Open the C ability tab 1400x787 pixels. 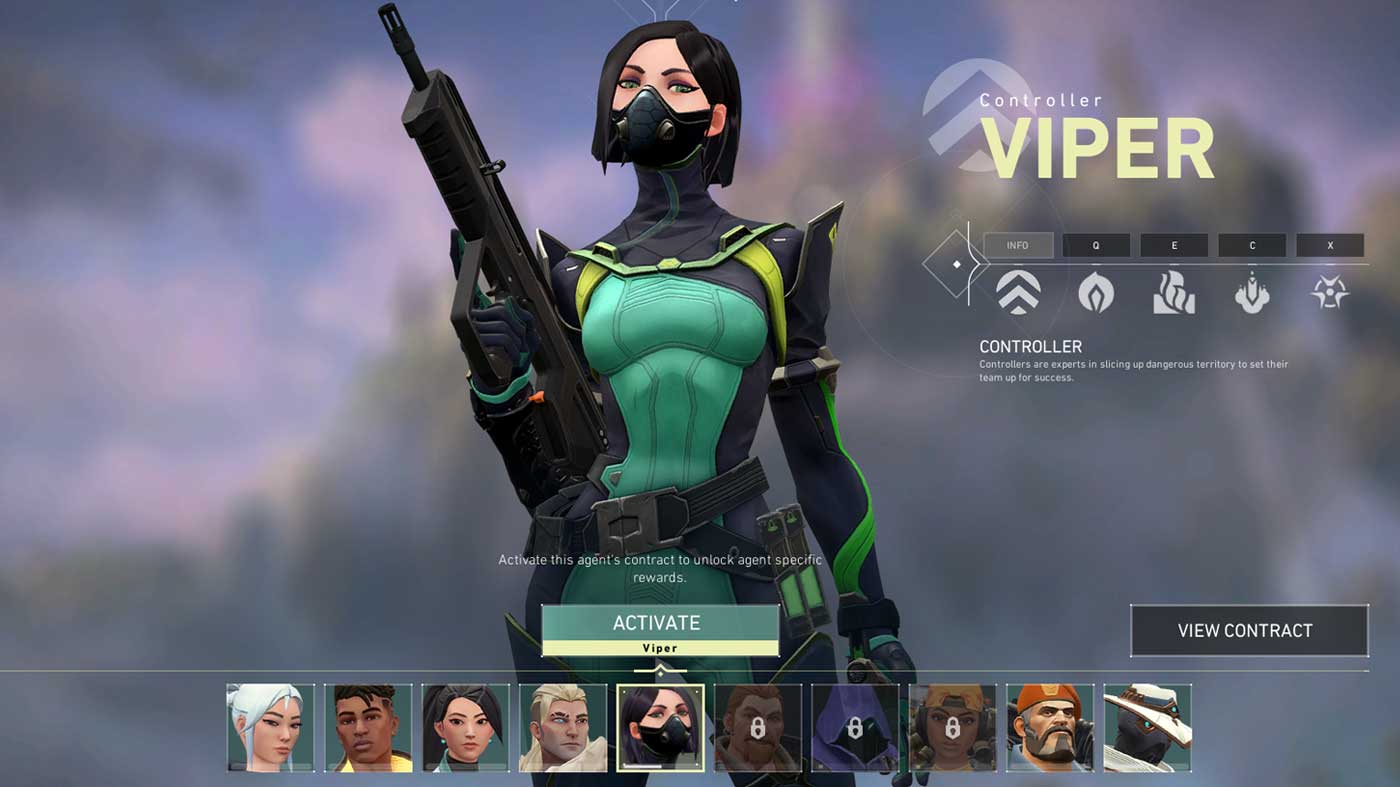(1252, 245)
